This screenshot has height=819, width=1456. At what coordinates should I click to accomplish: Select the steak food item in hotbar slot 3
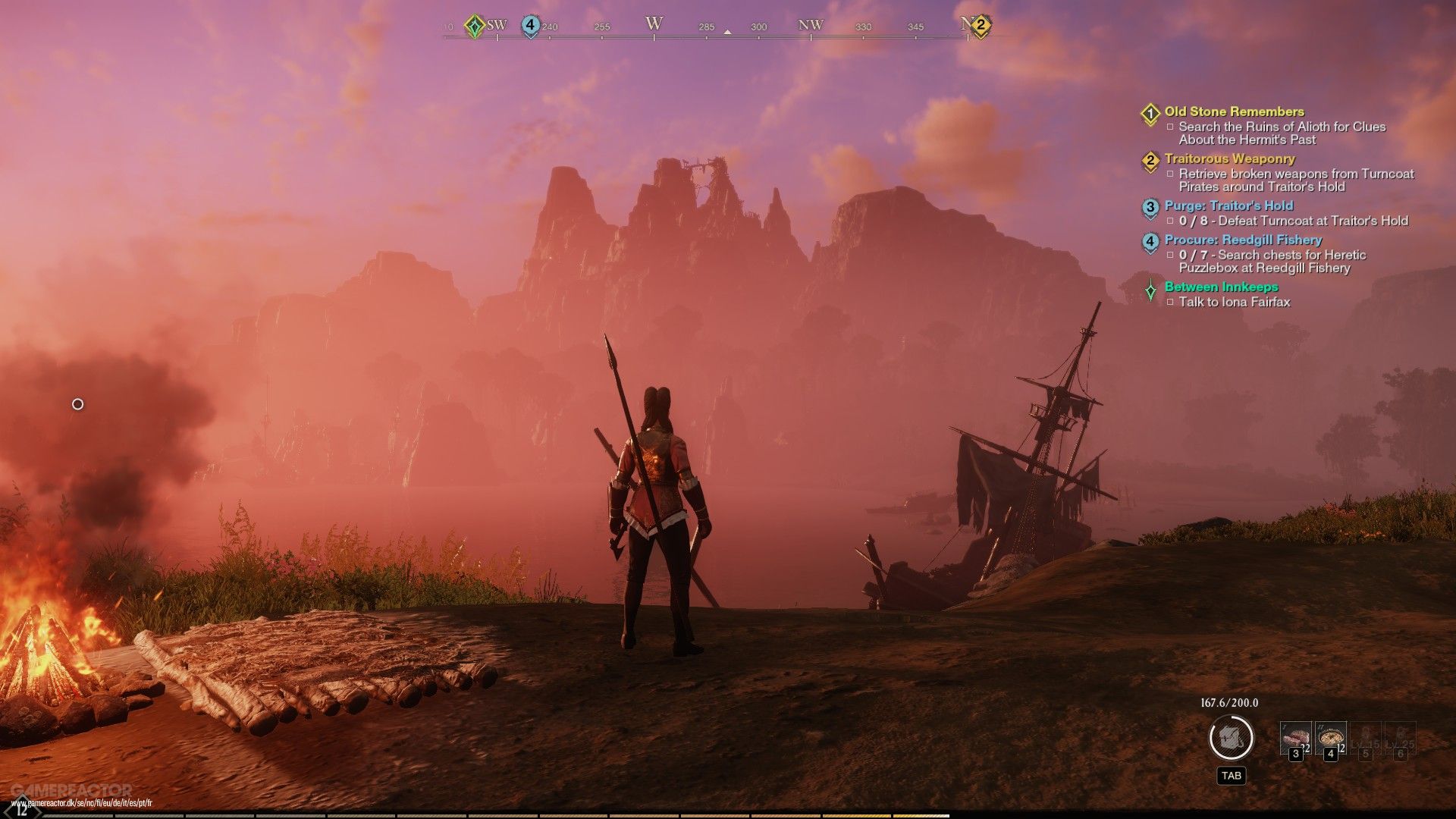[x=1296, y=736]
